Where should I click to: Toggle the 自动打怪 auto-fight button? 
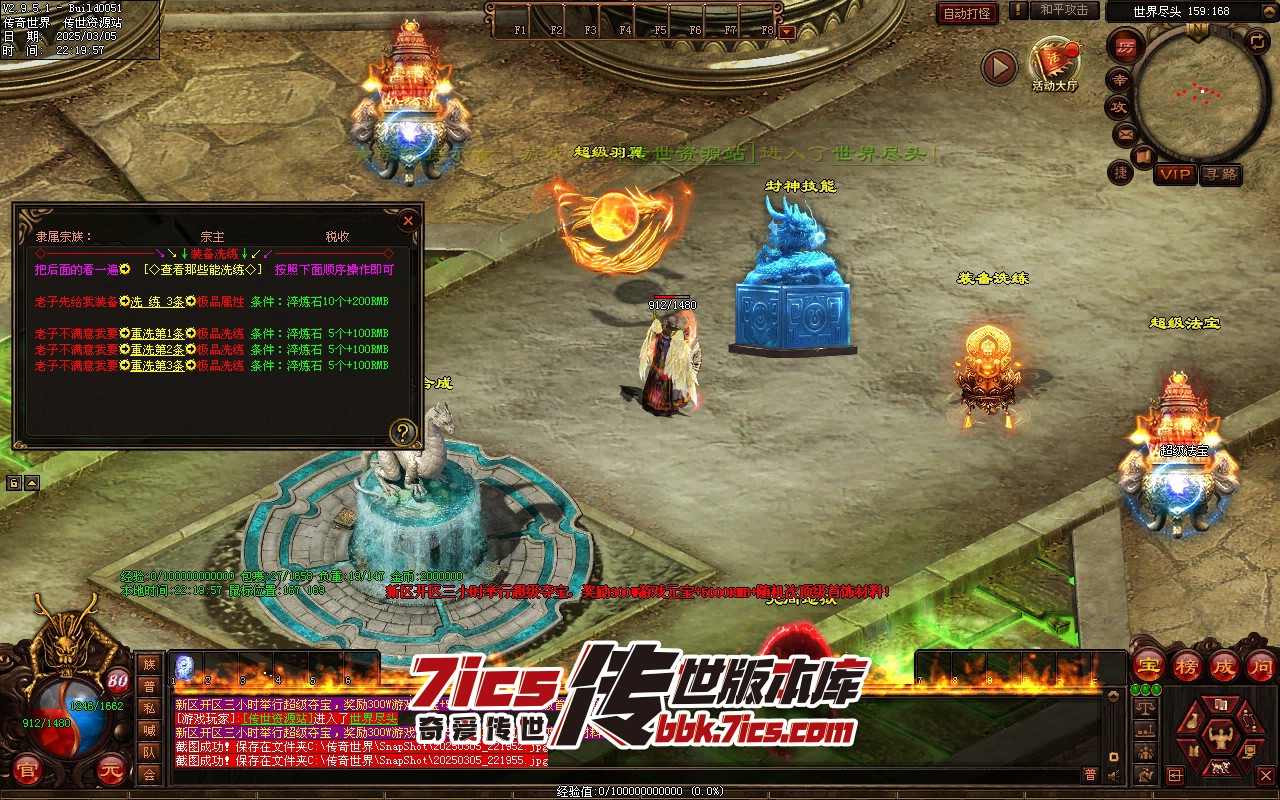pos(967,13)
